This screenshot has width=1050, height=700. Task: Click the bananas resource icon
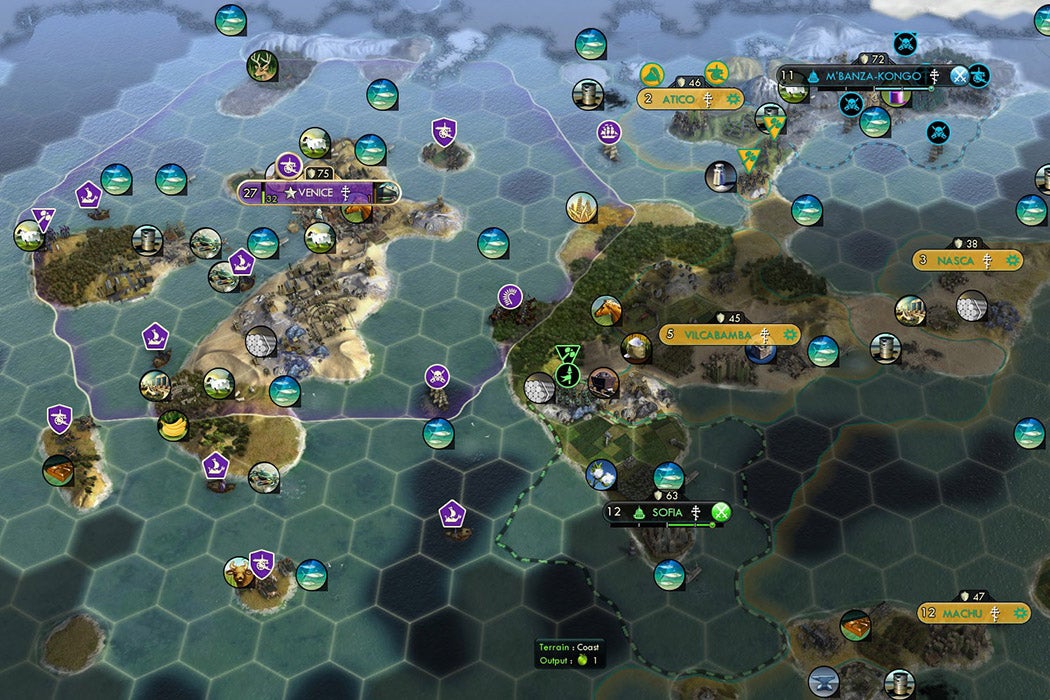coord(173,425)
